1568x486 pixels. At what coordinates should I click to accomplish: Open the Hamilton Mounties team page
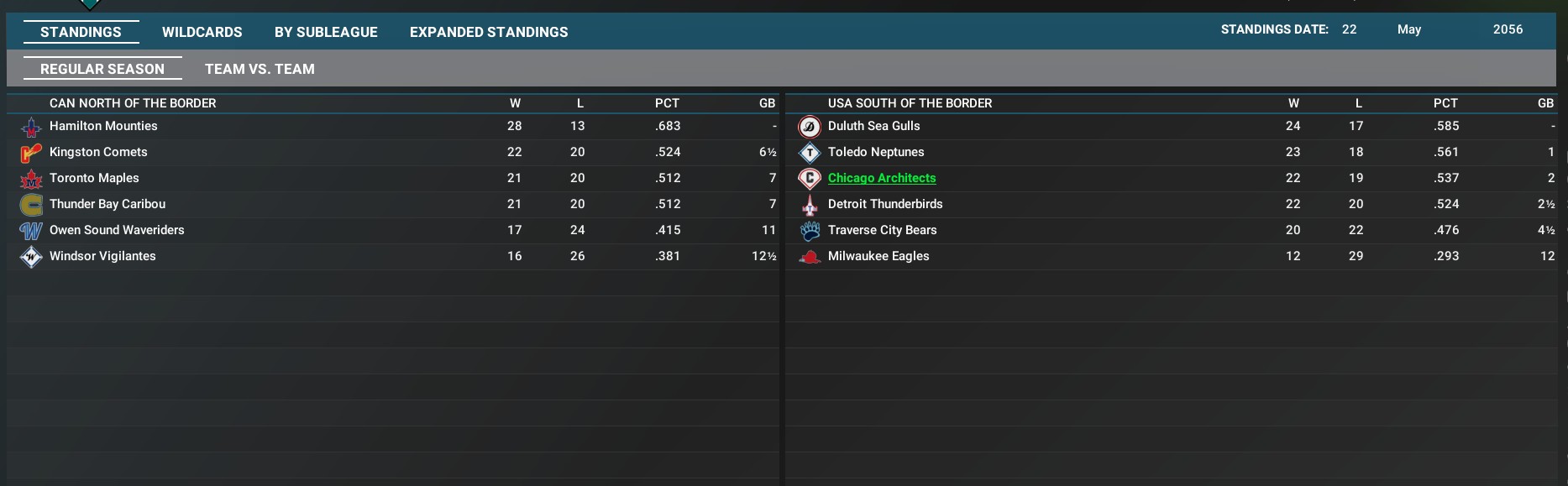point(103,126)
